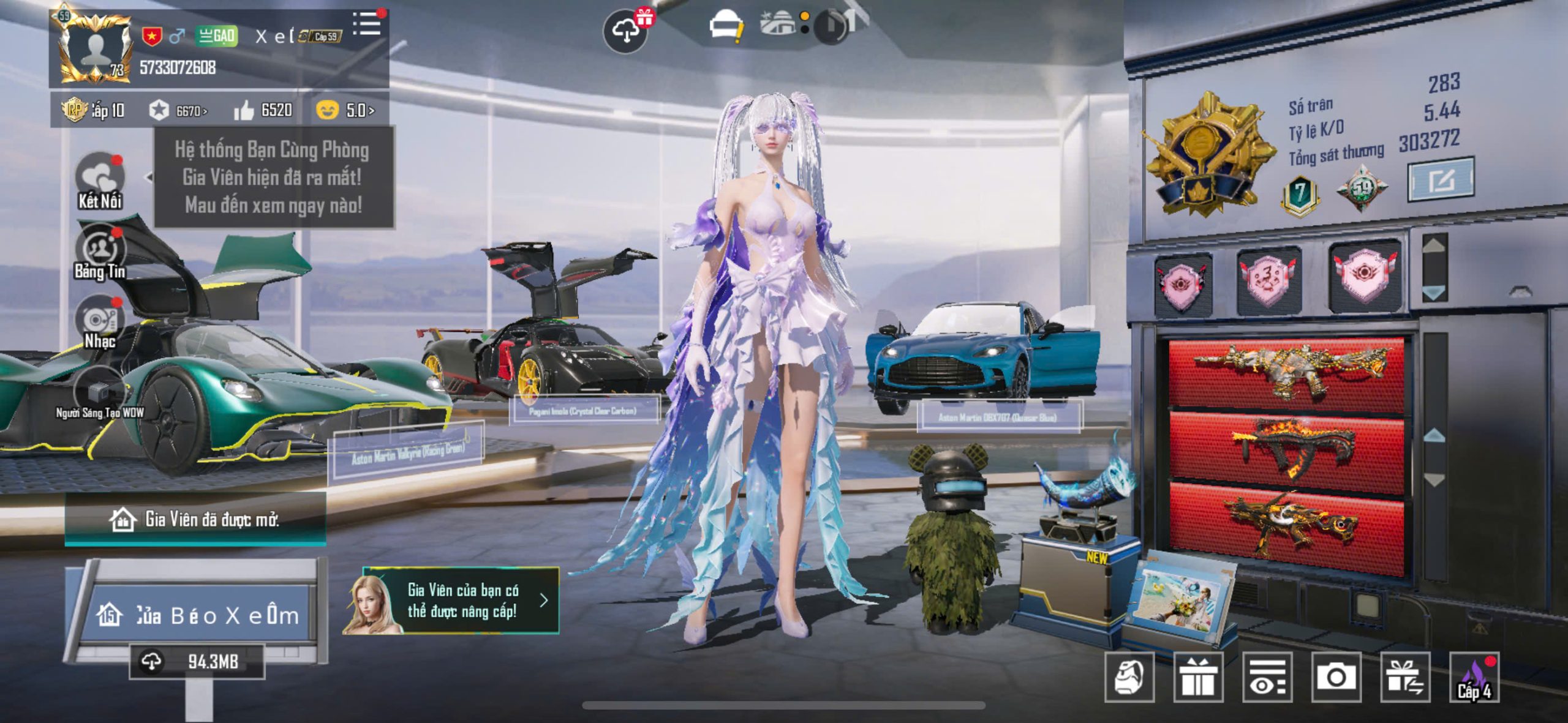Tap the thumbs-up likes counter
The image size is (1568, 723).
coord(263,110)
